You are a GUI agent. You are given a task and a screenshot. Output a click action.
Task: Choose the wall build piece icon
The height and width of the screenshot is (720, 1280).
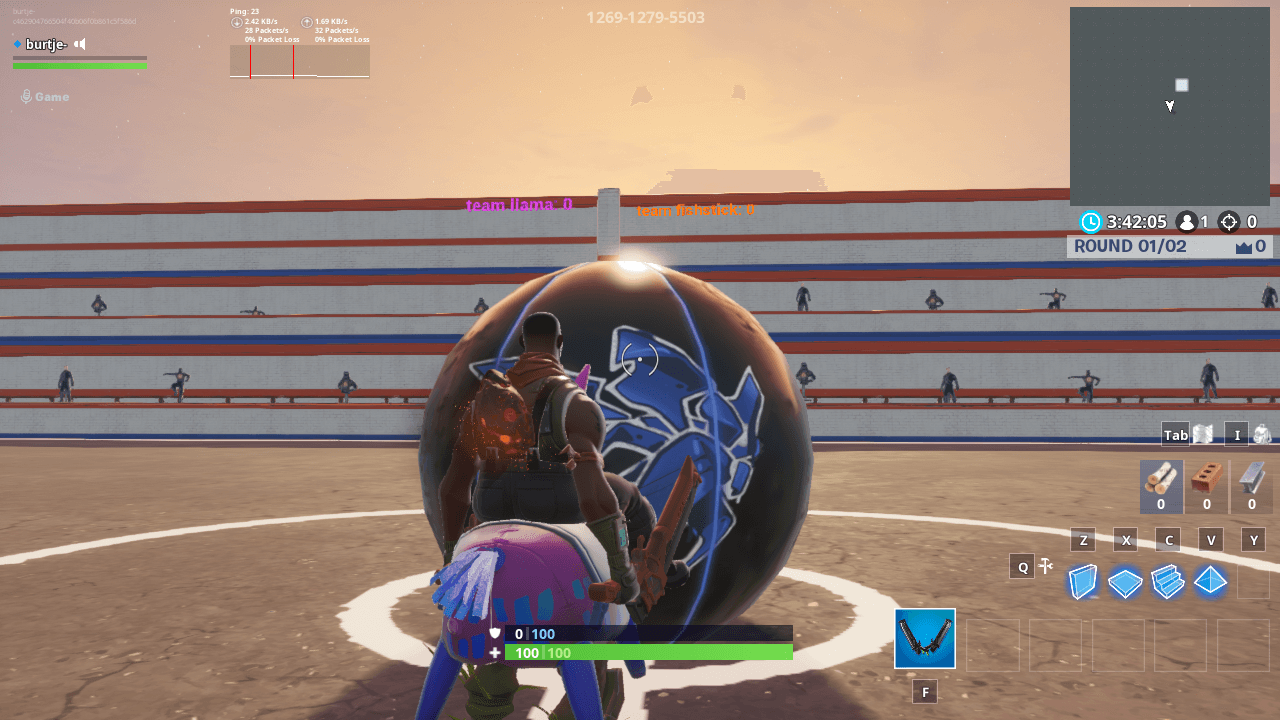pos(1083,581)
